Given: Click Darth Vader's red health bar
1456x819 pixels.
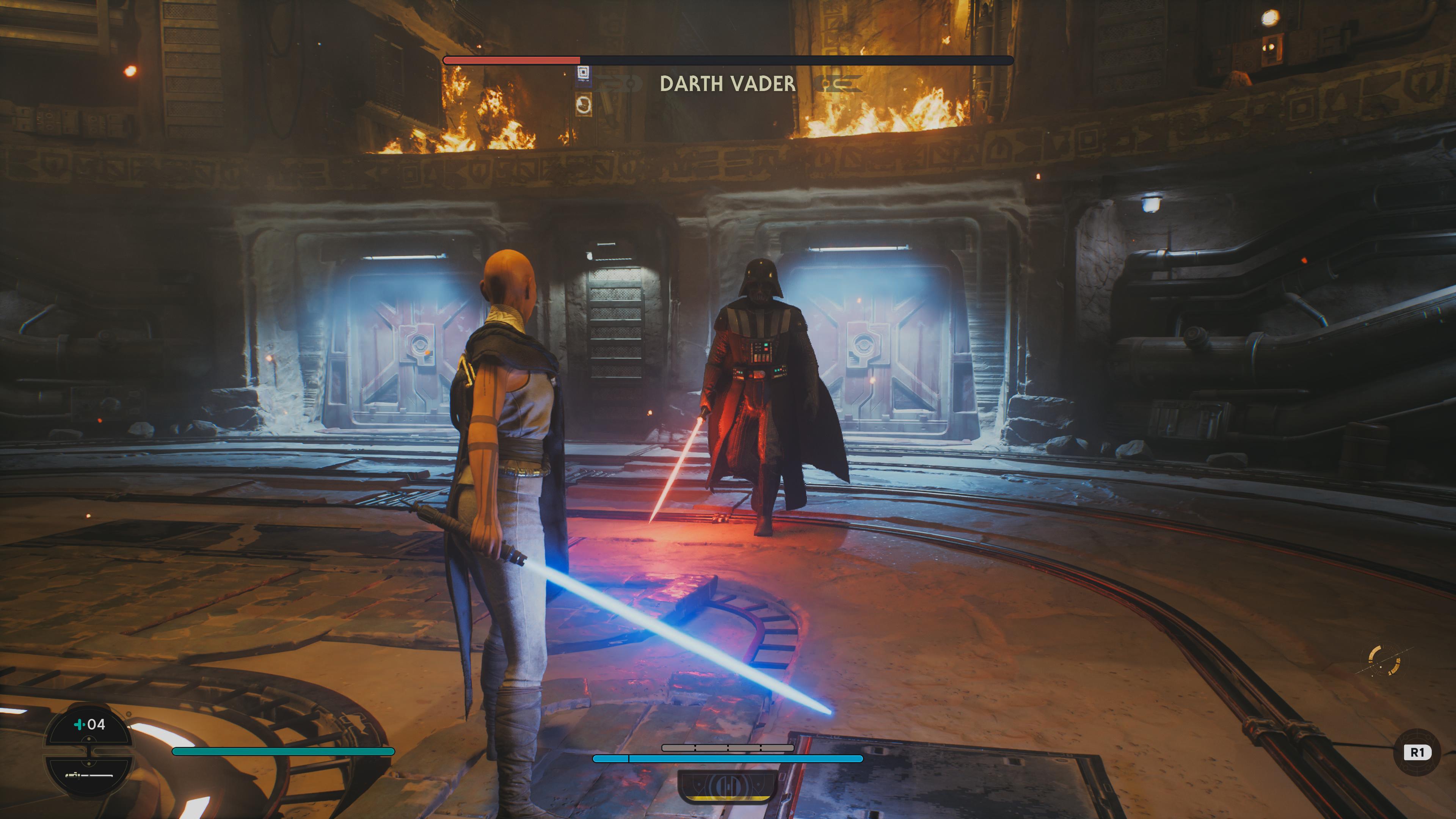Looking at the screenshot, I should click(511, 60).
